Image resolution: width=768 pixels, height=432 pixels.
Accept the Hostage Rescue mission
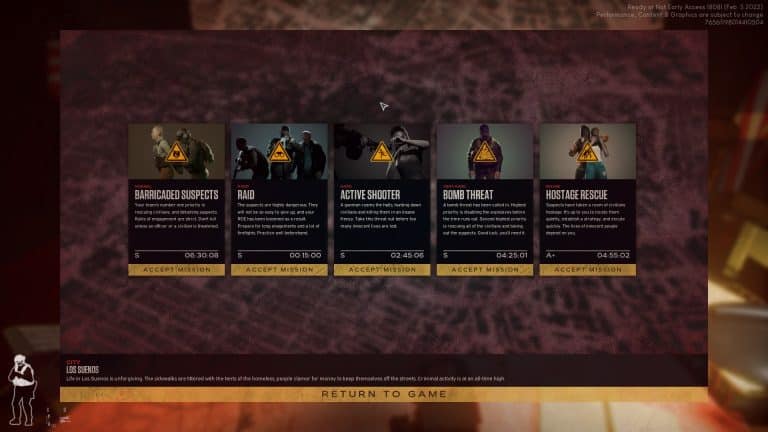click(x=588, y=269)
